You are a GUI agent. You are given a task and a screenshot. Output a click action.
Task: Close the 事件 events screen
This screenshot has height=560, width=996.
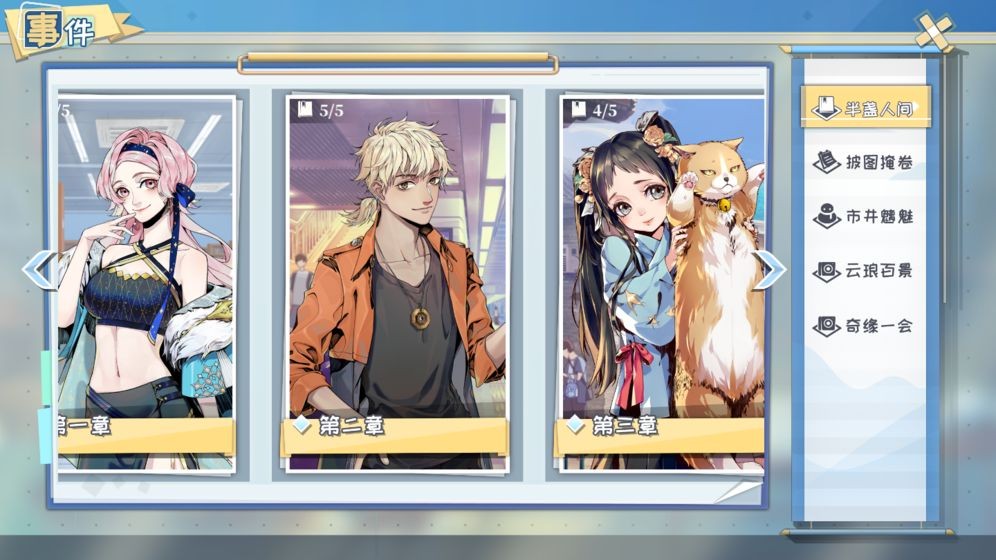pos(935,32)
